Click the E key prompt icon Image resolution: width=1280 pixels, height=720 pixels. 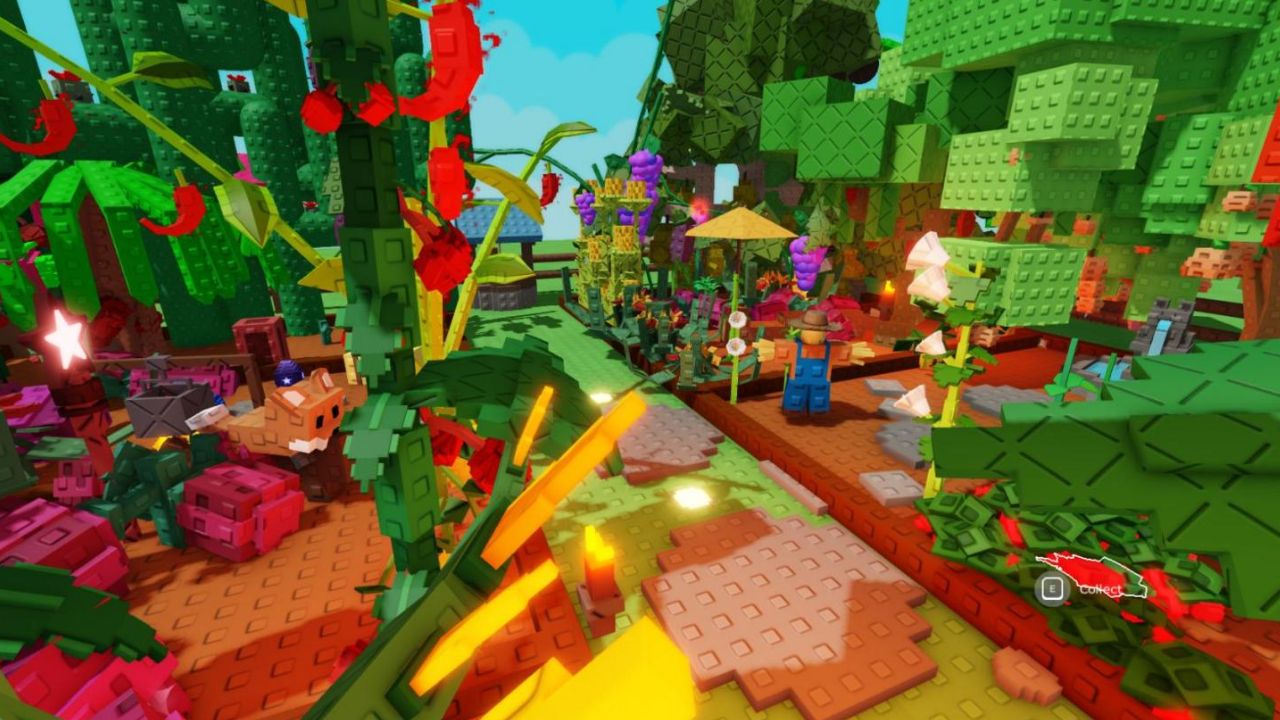tap(1053, 588)
